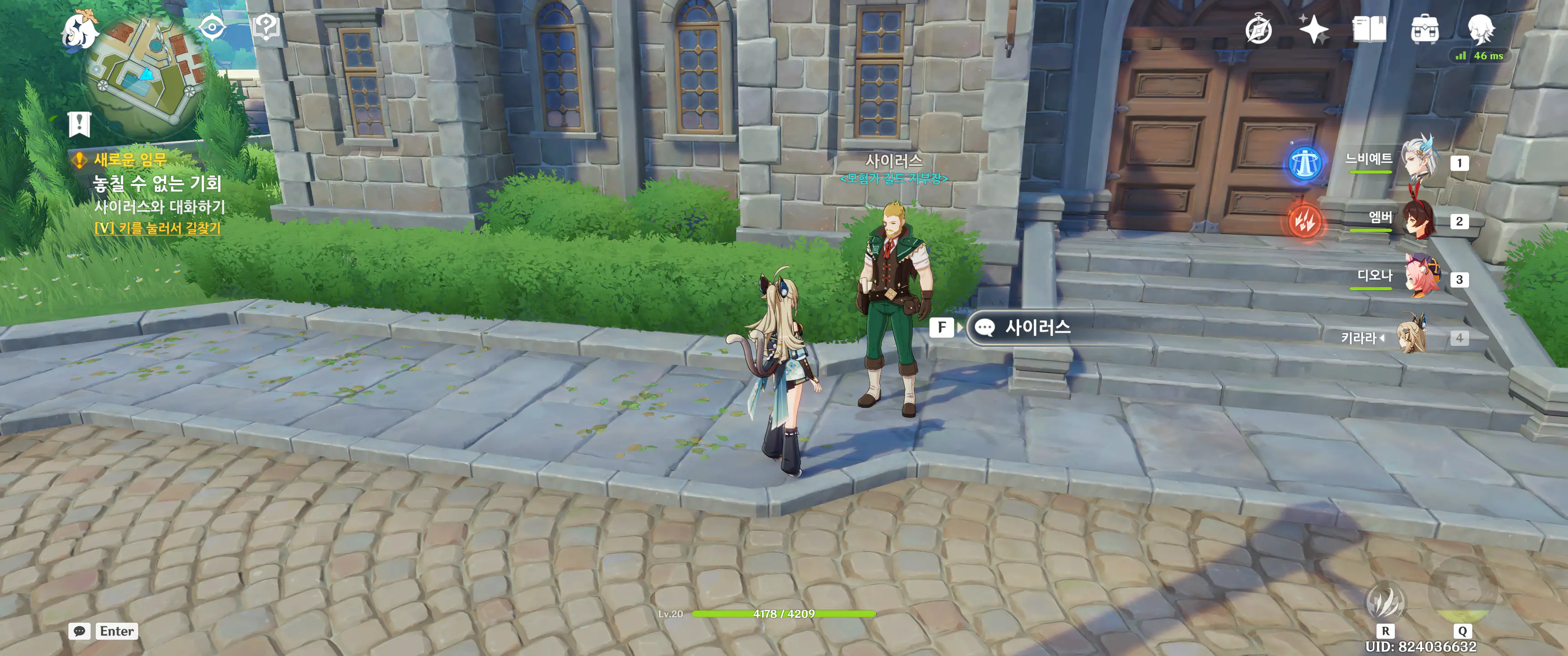Switch to party member 느비예트
This screenshot has height=656, width=1568.
click(1419, 161)
